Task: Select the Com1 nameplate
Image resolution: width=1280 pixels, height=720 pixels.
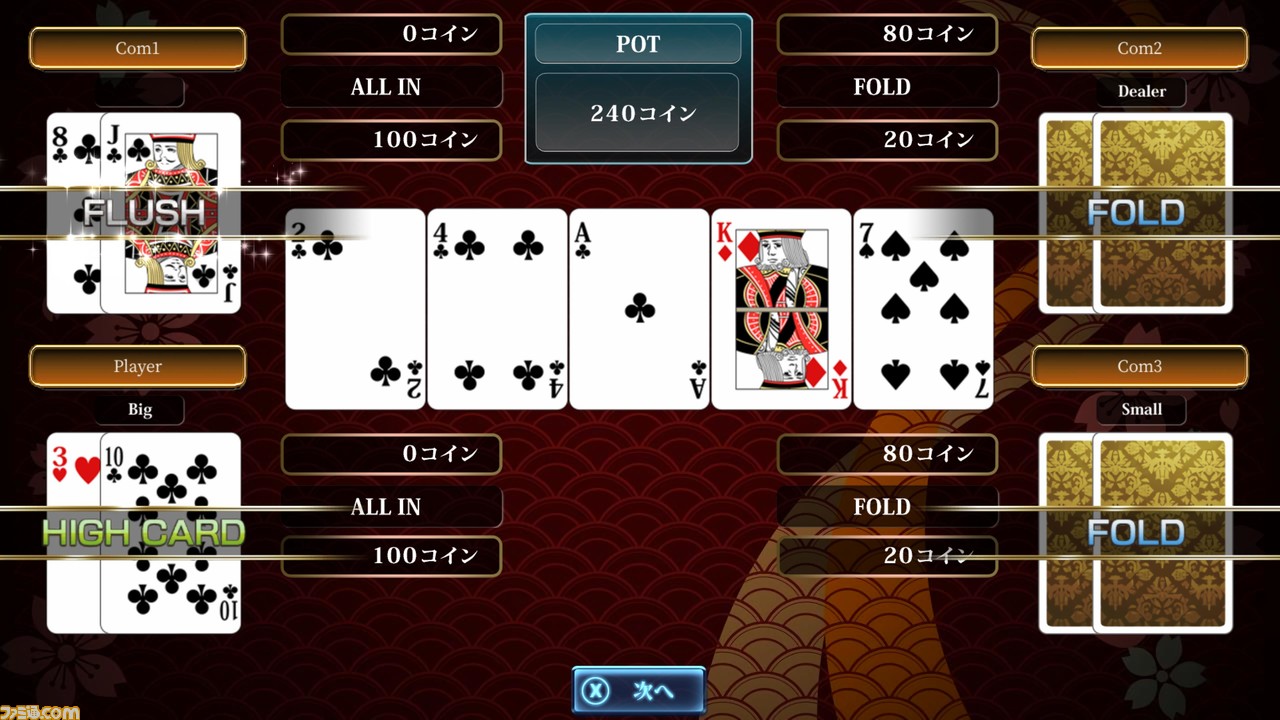Action: (138, 47)
